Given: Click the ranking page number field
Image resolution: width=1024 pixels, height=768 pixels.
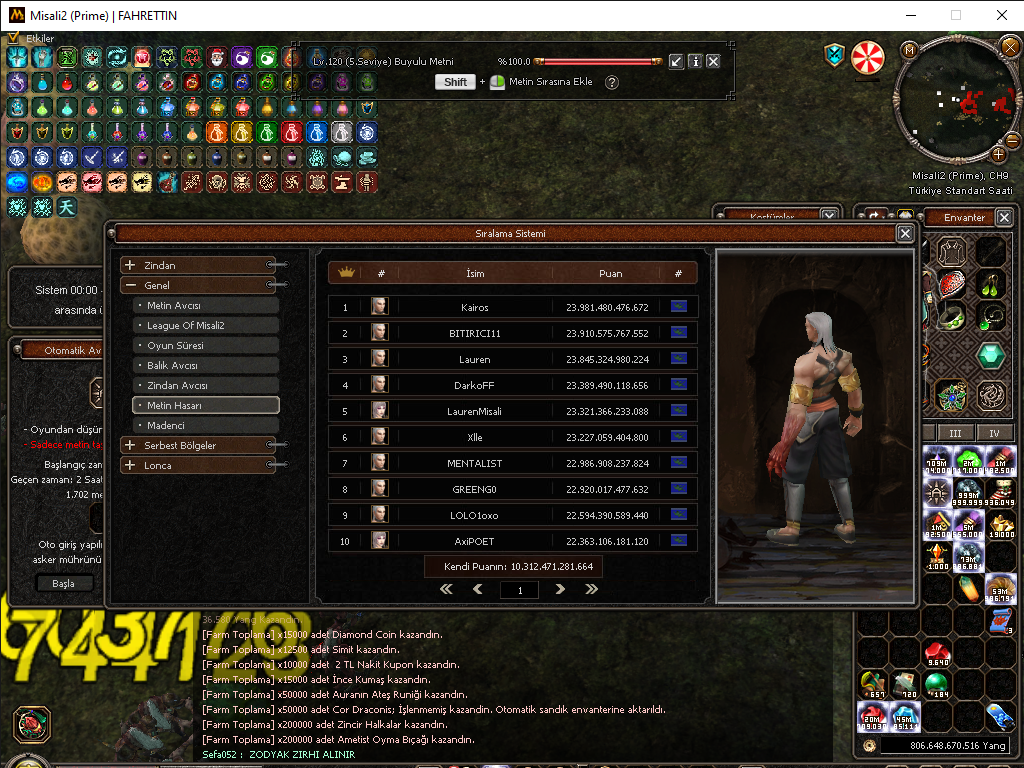Looking at the screenshot, I should pos(519,591).
